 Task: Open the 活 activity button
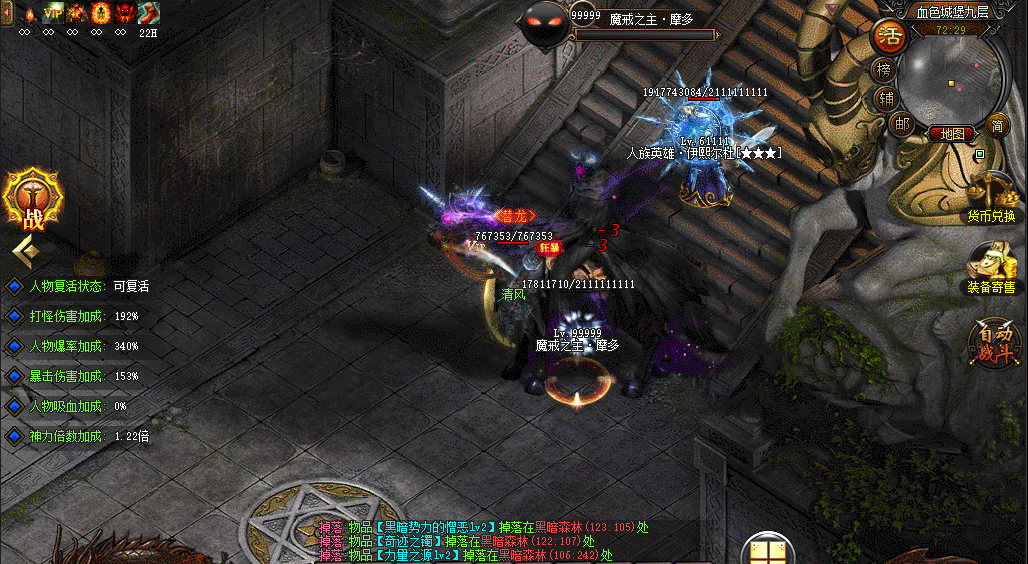tap(889, 37)
